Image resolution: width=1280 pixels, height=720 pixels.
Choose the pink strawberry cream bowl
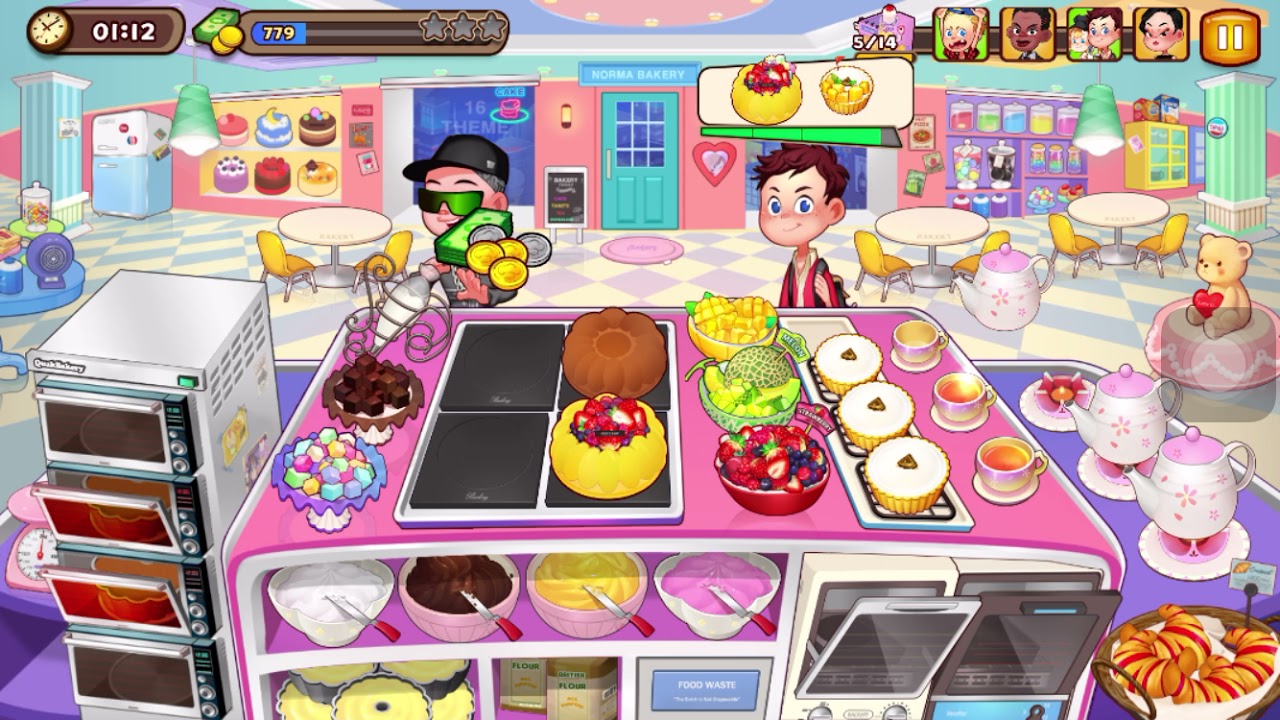[x=716, y=592]
